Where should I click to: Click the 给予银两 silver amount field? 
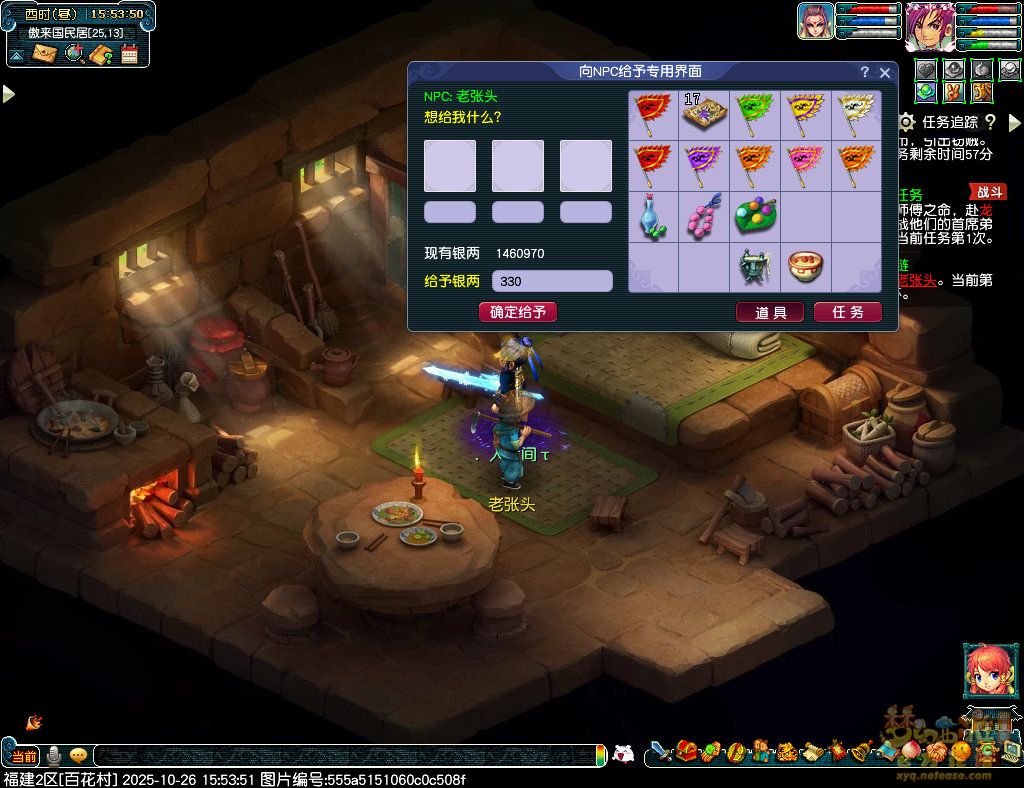(x=552, y=281)
